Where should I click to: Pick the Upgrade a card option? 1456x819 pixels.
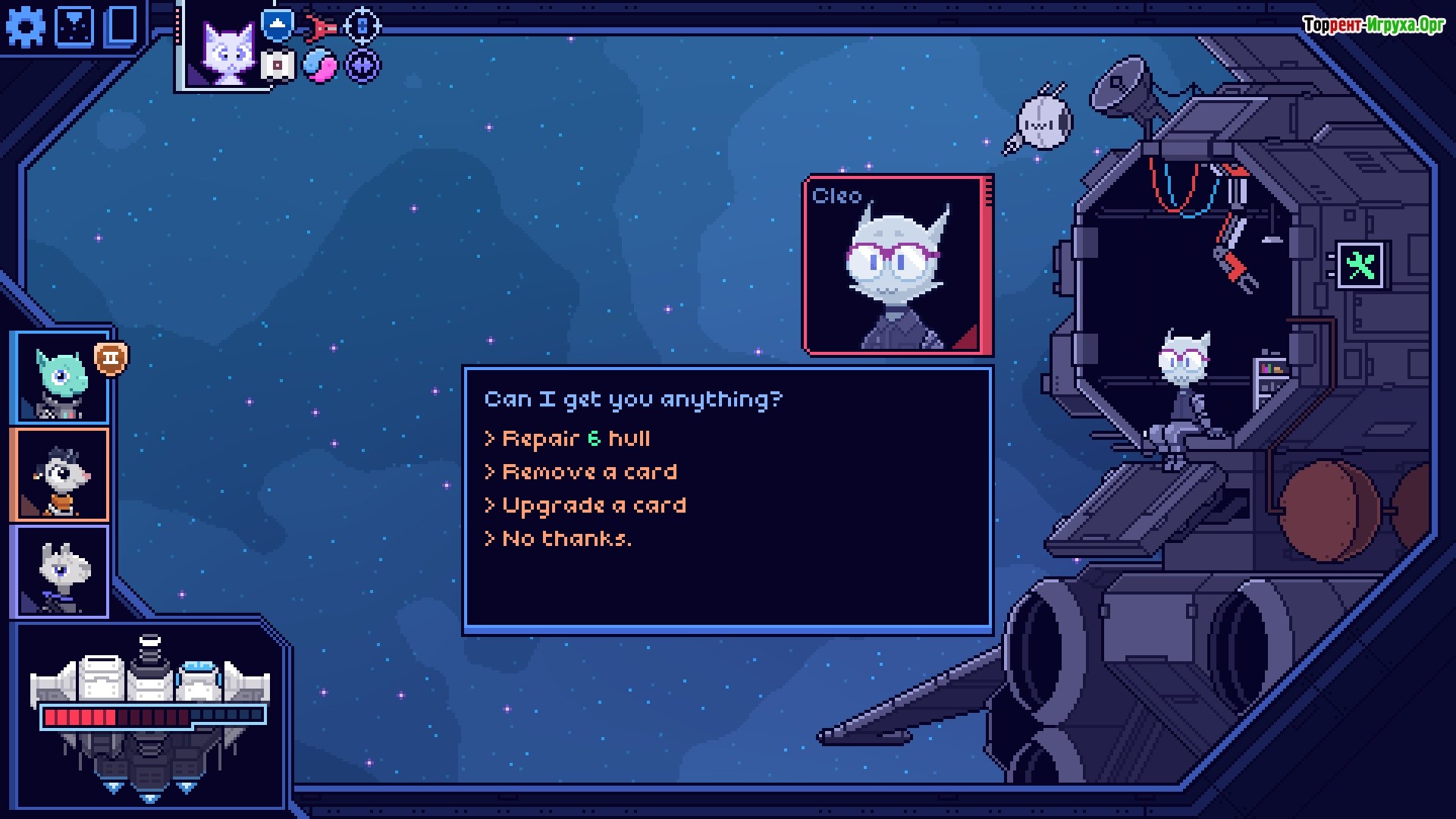[594, 506]
